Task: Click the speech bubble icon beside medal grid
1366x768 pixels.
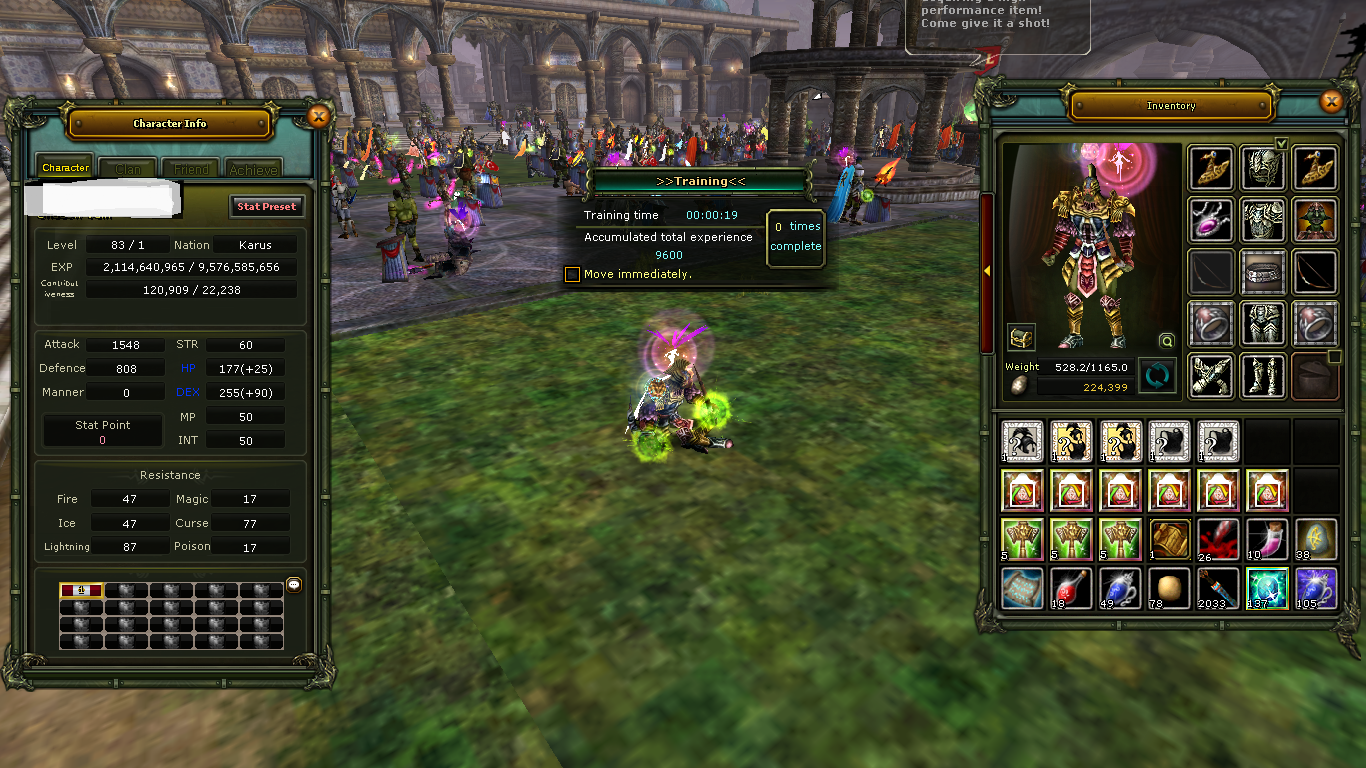Action: click(x=294, y=585)
